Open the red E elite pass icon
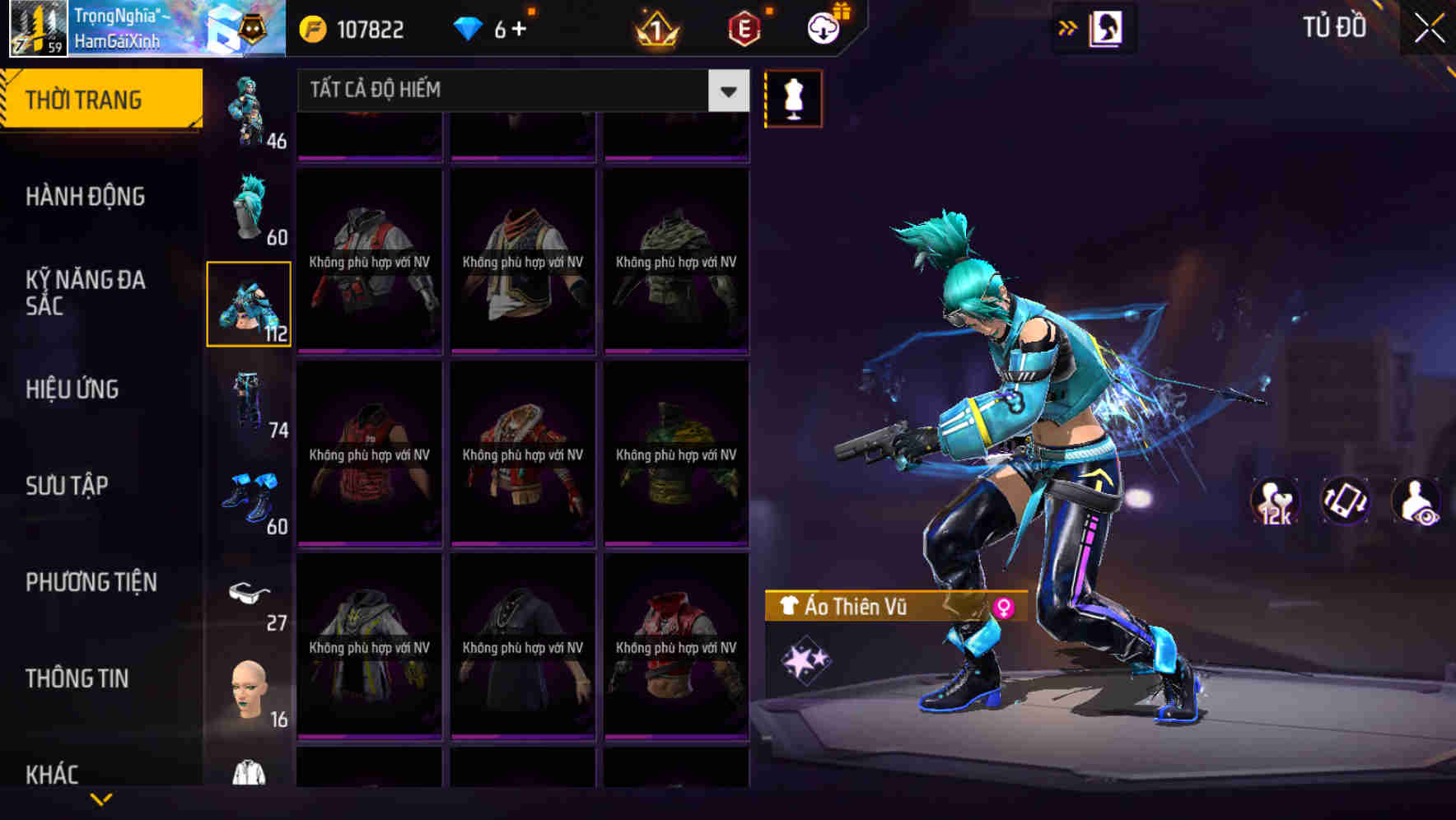This screenshot has width=1456, height=820. pos(744,28)
